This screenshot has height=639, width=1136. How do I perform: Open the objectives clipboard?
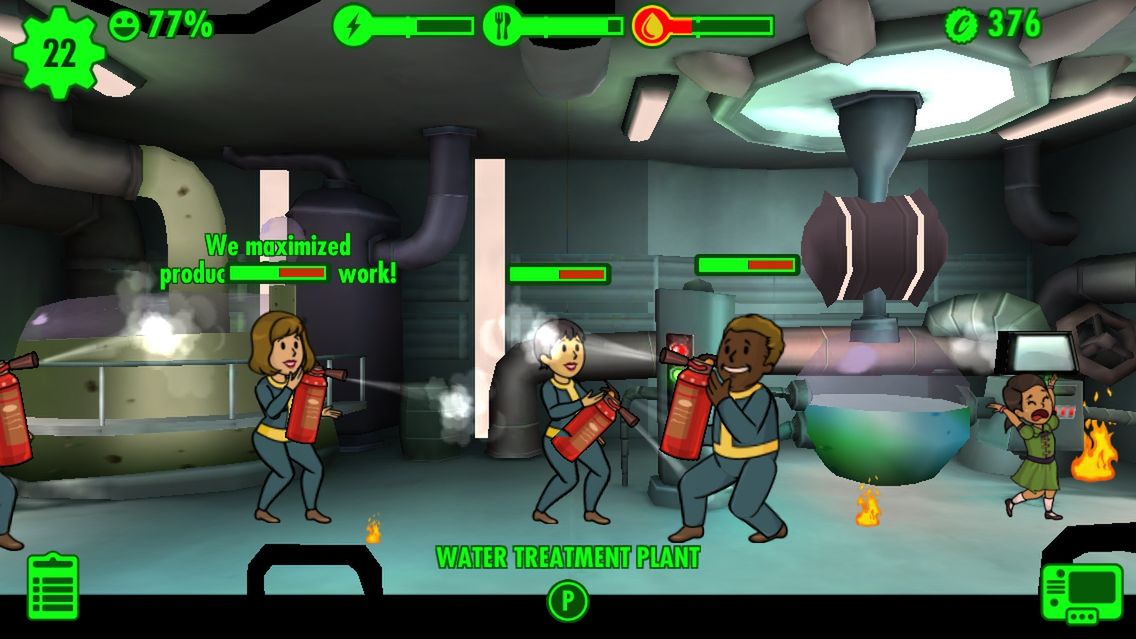53,586
